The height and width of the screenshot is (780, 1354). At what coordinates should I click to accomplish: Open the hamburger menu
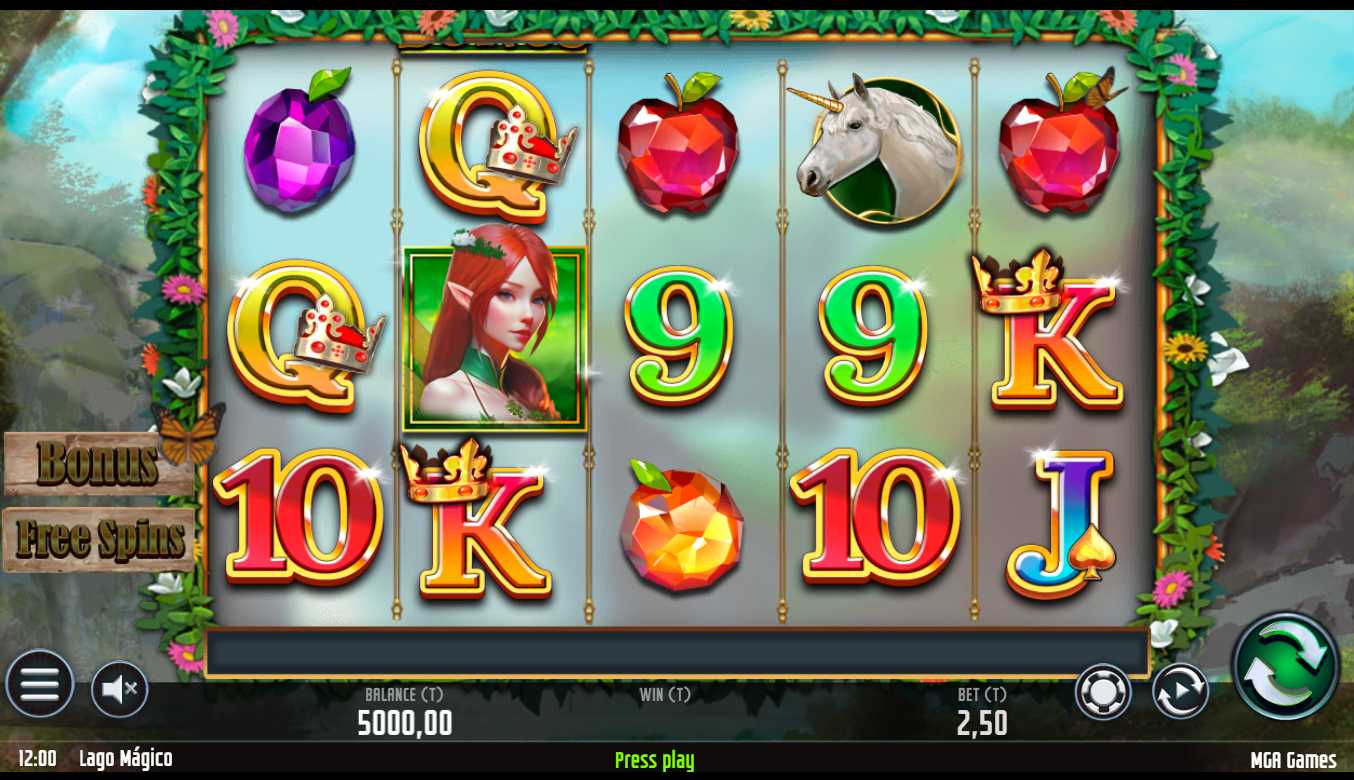[x=40, y=685]
